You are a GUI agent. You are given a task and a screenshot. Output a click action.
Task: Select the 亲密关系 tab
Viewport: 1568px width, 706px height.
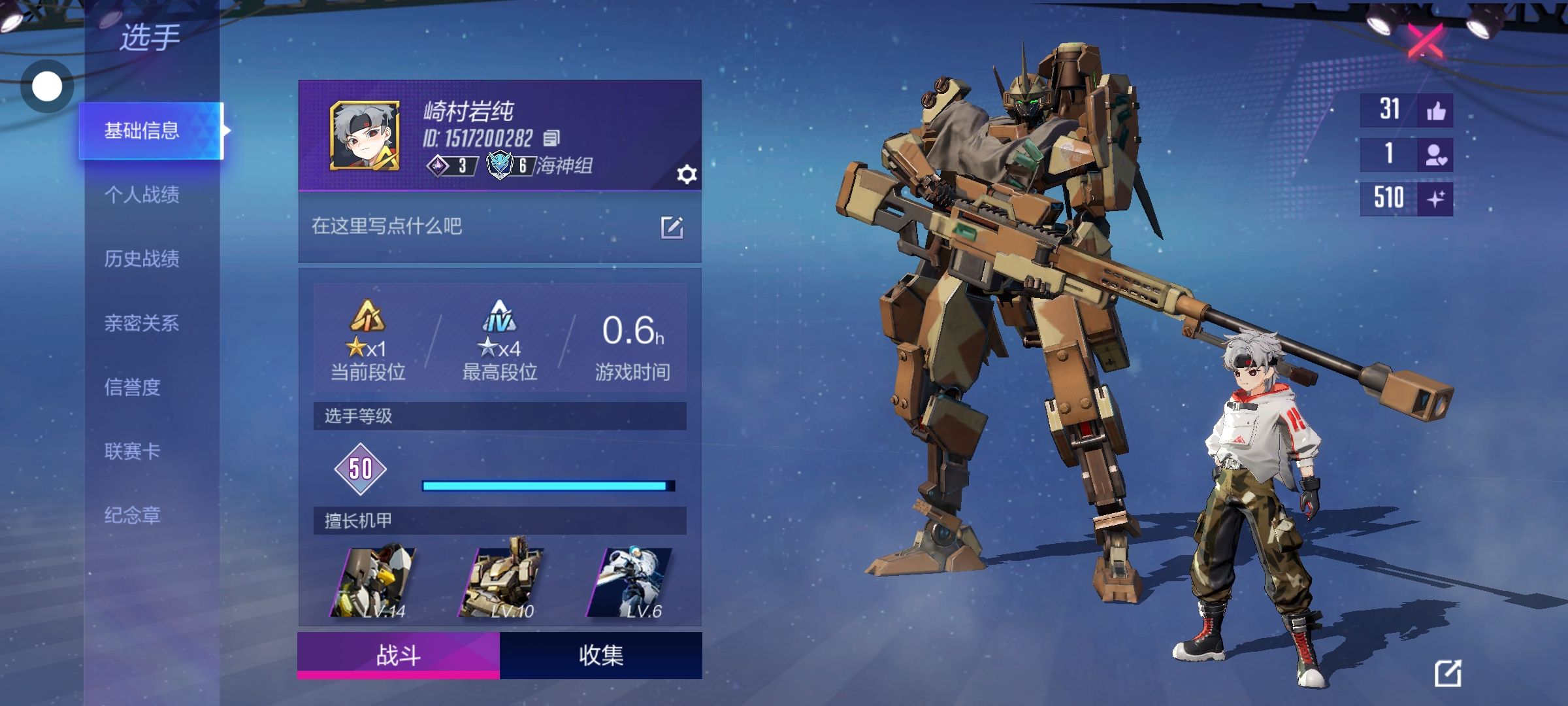[142, 323]
